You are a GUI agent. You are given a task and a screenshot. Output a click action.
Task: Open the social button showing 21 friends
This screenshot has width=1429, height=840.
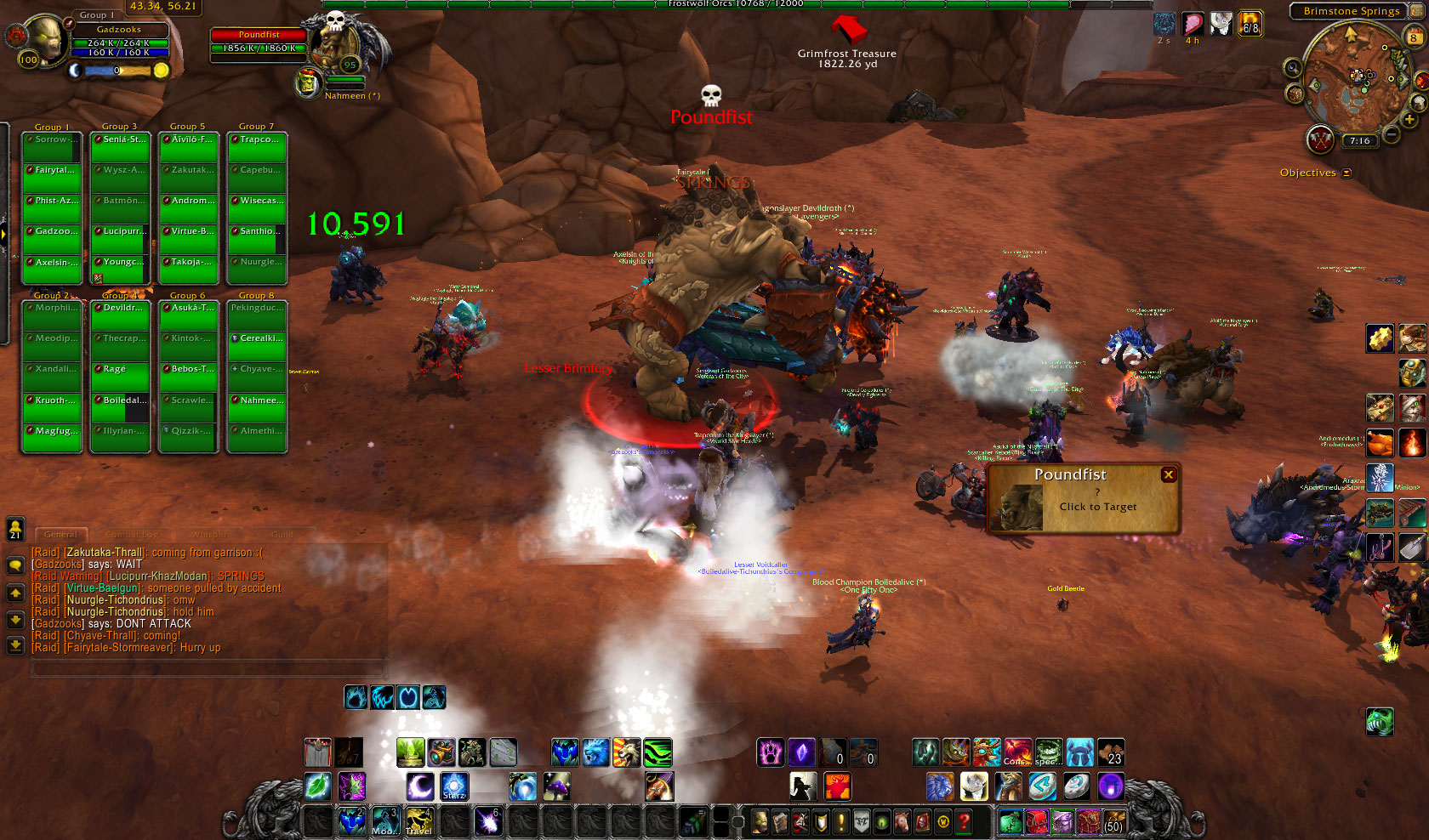pos(15,529)
